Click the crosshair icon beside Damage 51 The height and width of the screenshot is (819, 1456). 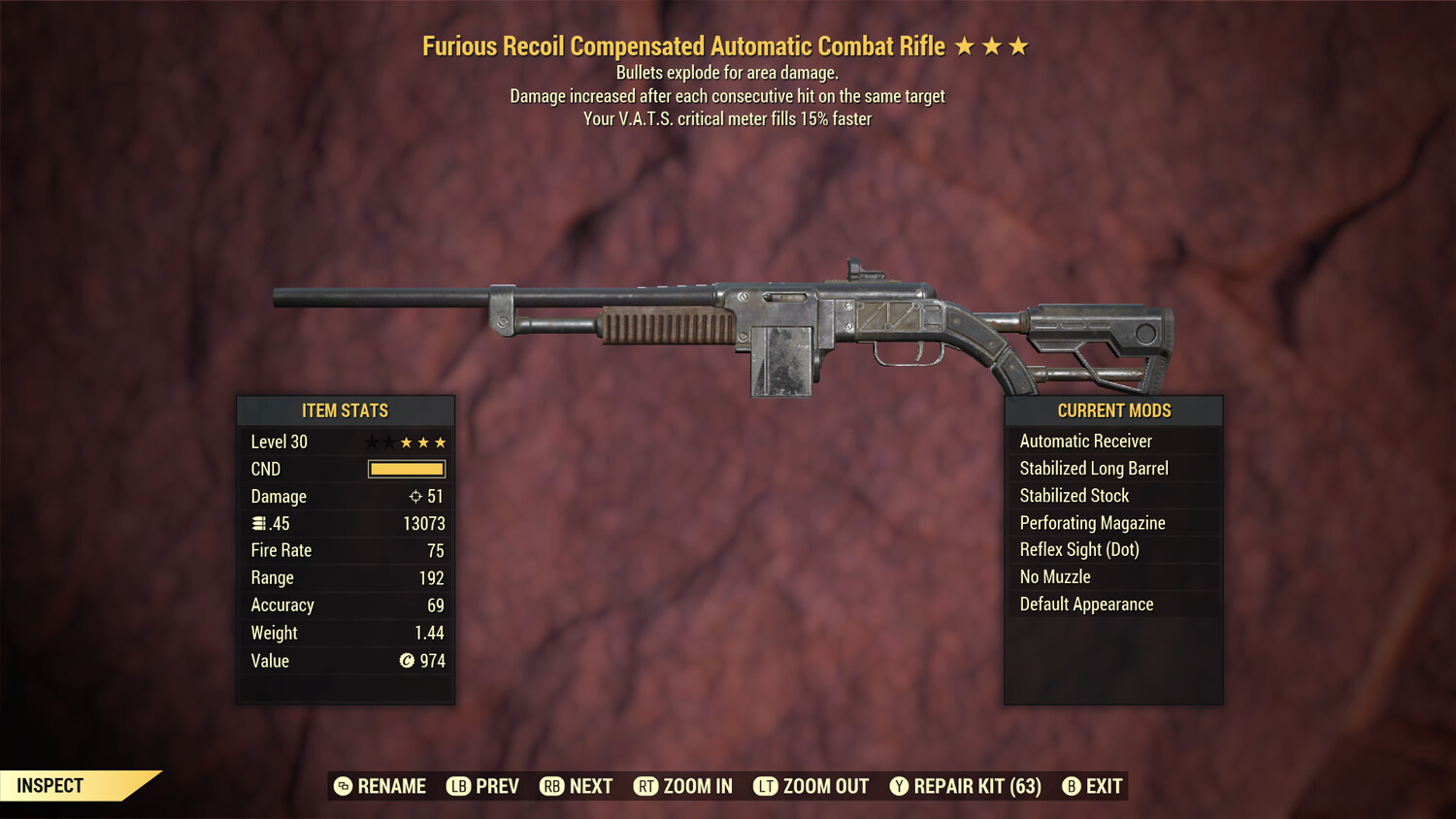coord(415,496)
